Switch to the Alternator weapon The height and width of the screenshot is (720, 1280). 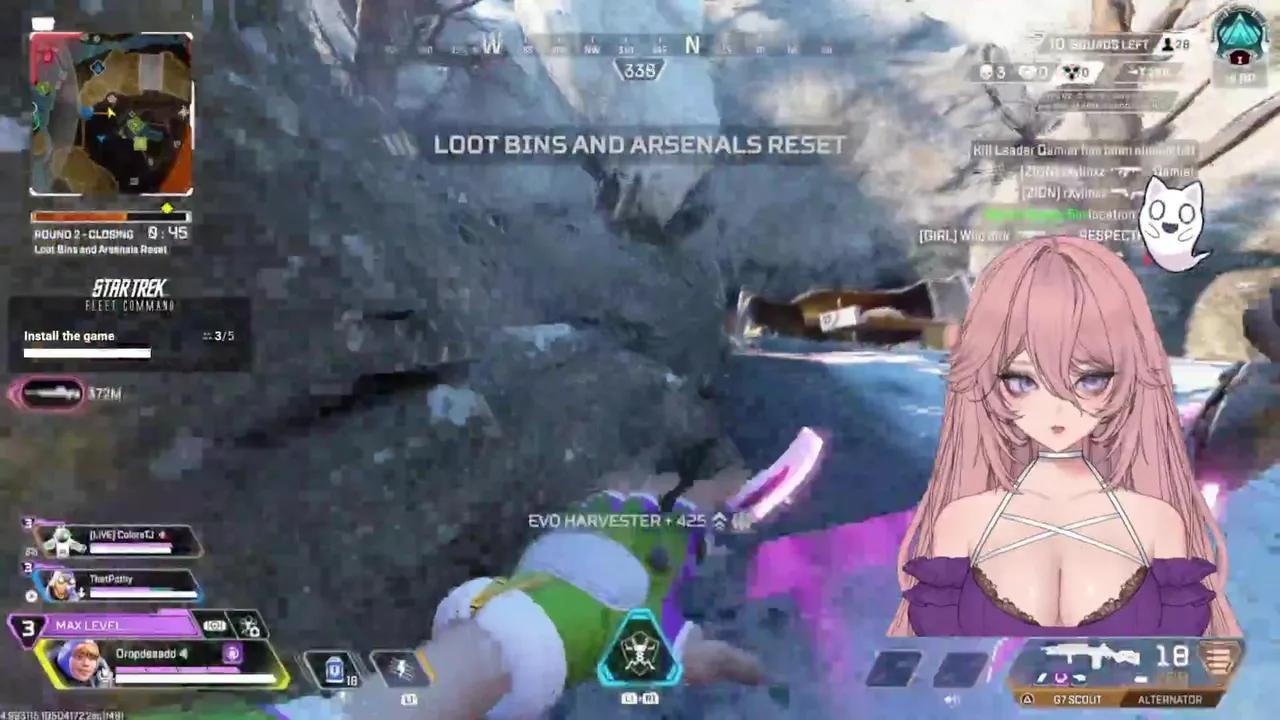pos(1170,700)
